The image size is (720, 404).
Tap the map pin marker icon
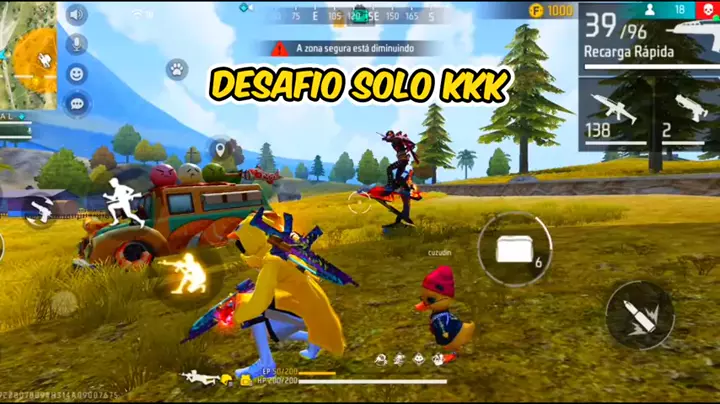coord(219,151)
